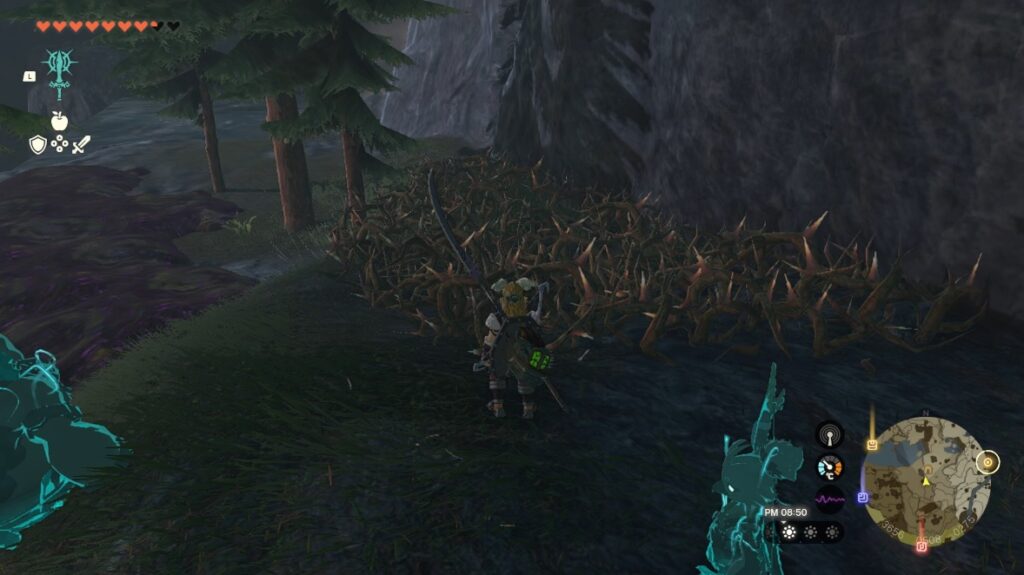This screenshot has height=575, width=1024.
Task: Open the shield quick-select icon
Action: [38, 145]
